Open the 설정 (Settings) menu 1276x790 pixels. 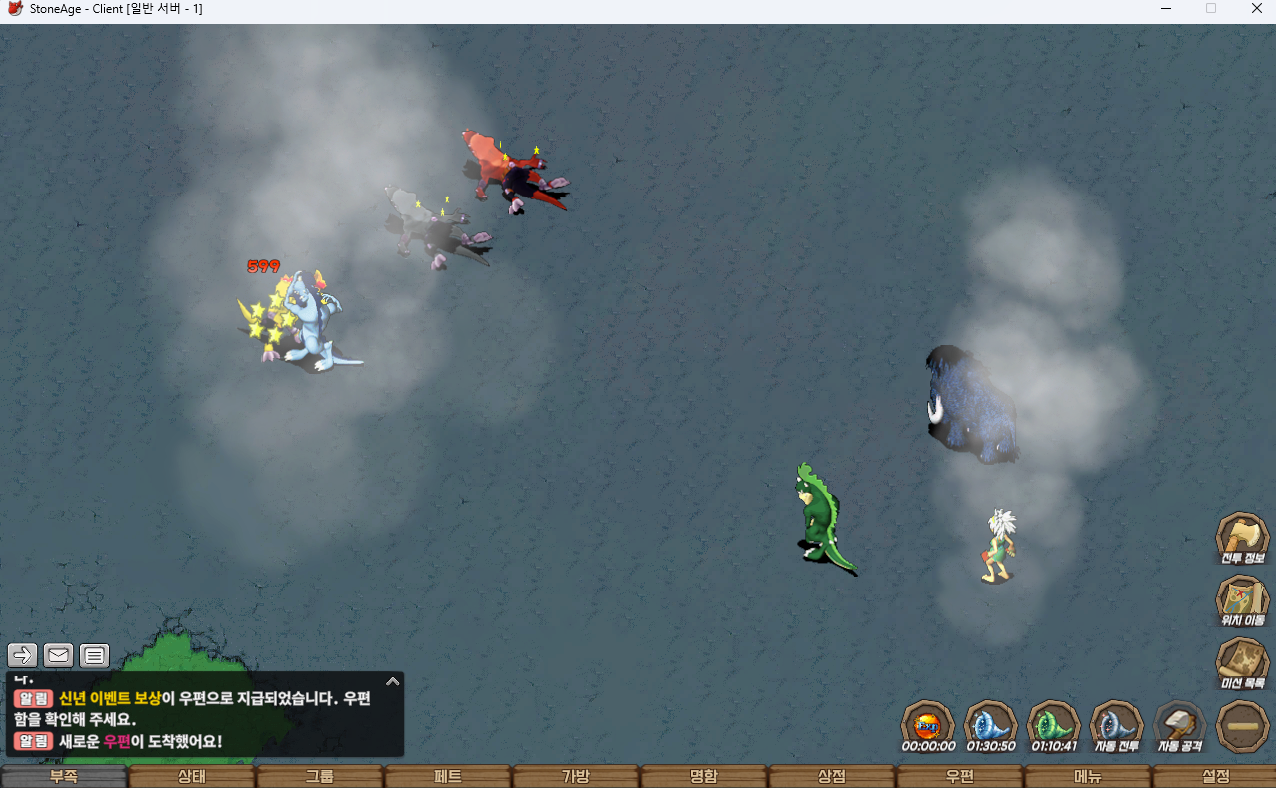(1214, 777)
